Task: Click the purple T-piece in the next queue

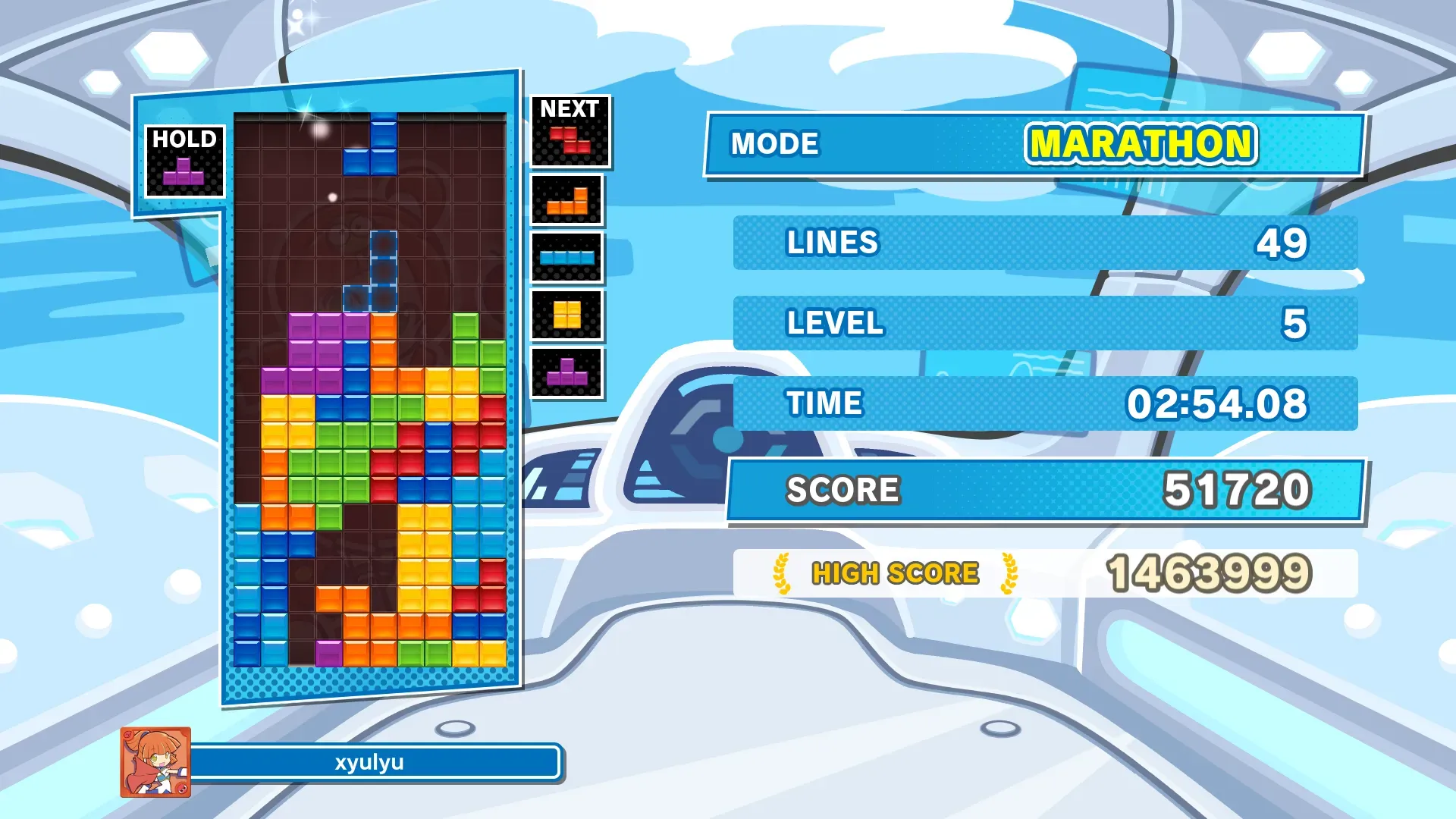Action: pos(567,372)
